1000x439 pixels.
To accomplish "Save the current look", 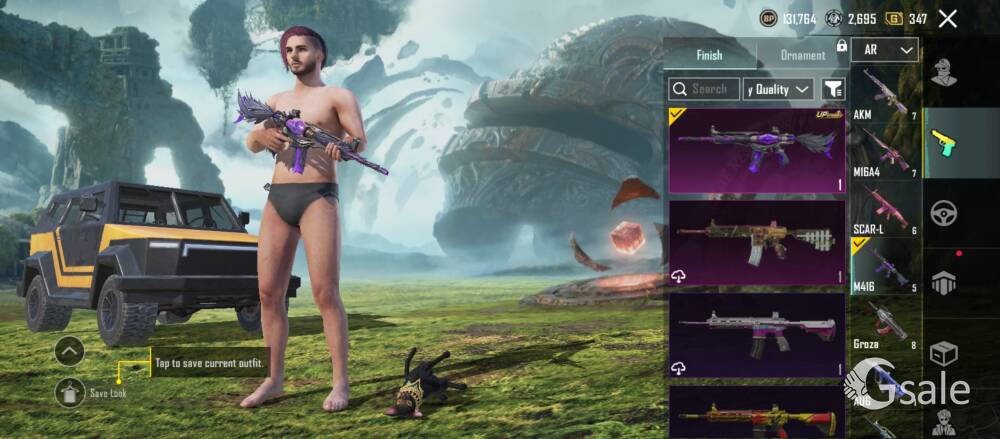I will tap(70, 392).
